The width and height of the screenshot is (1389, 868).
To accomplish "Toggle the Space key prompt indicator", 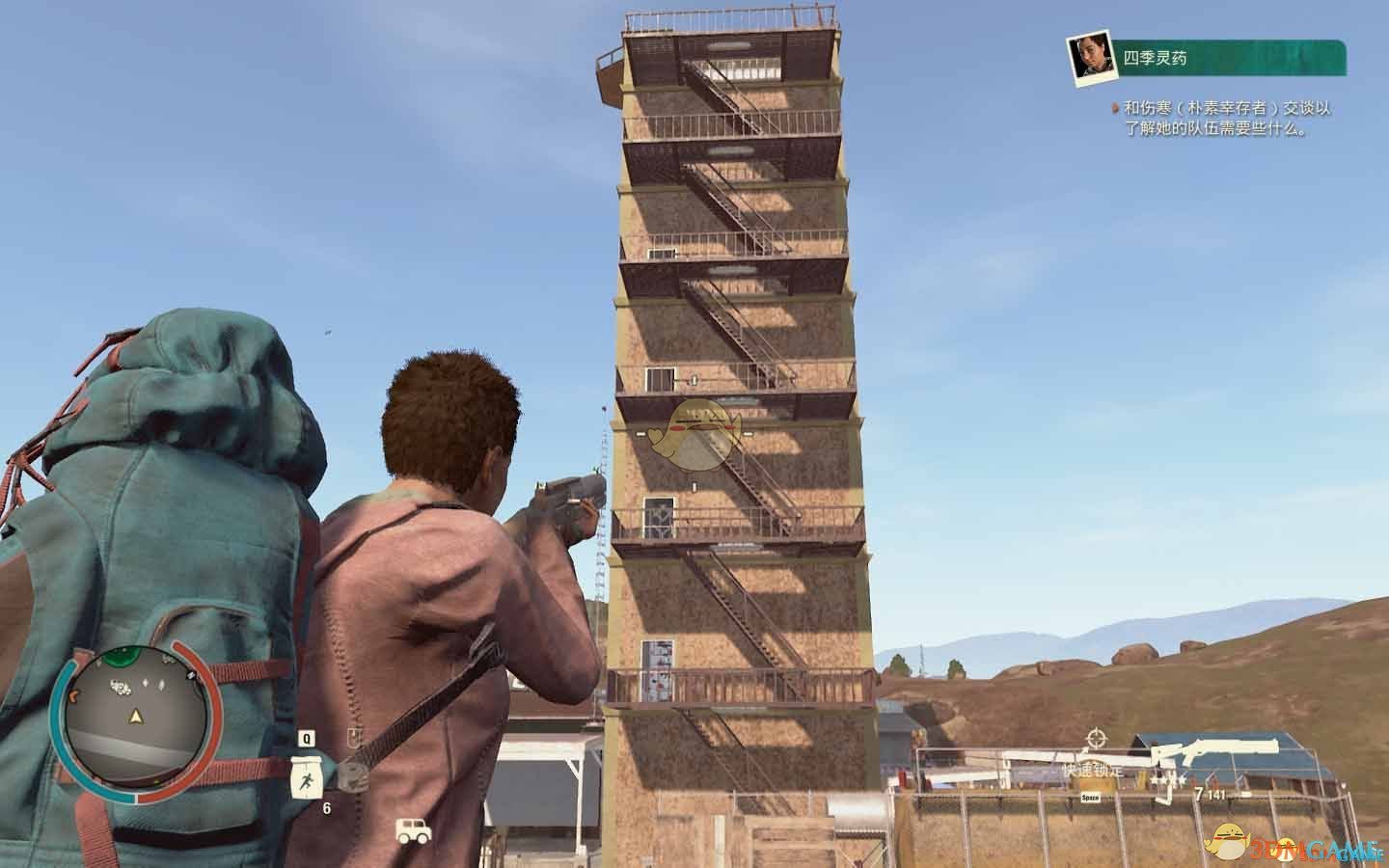I will [x=1090, y=797].
